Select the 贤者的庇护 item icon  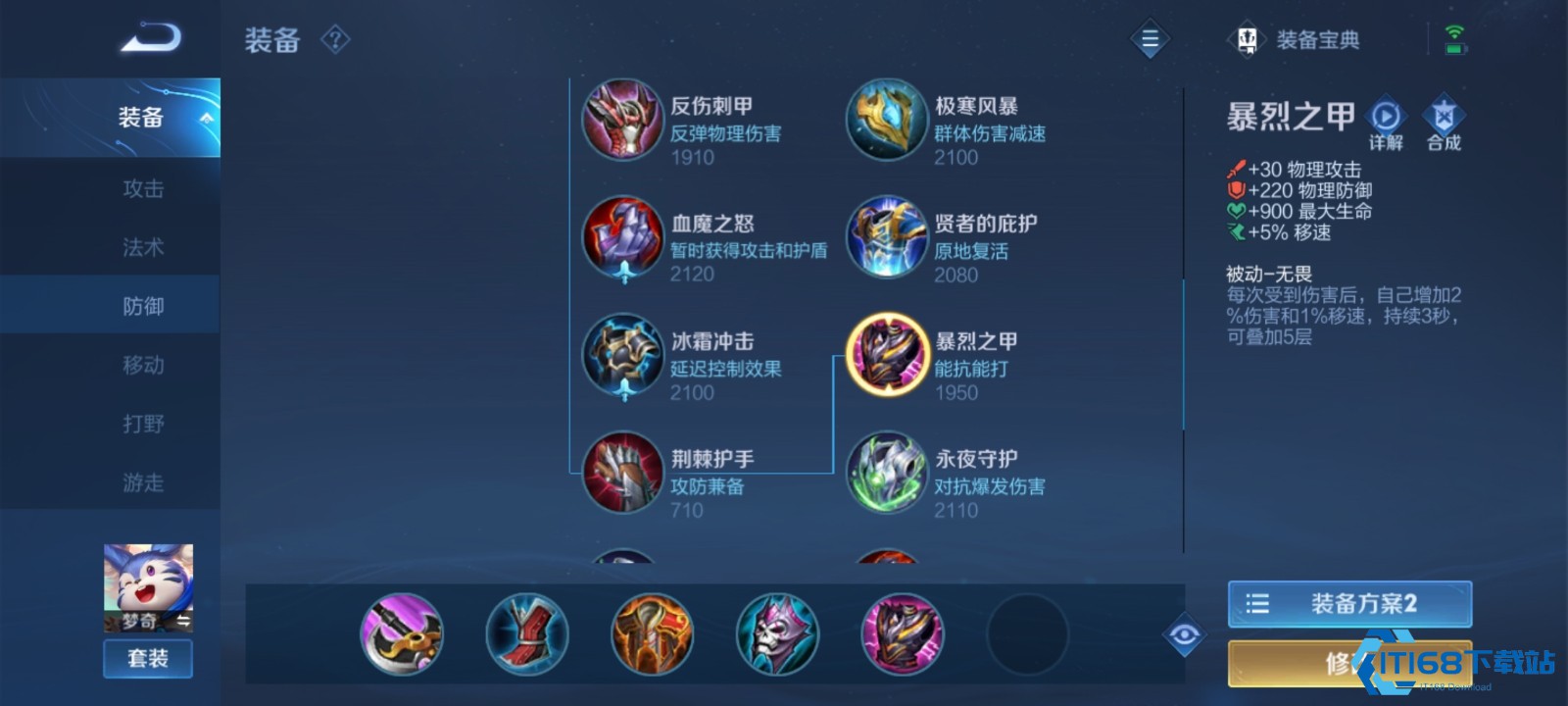click(886, 238)
